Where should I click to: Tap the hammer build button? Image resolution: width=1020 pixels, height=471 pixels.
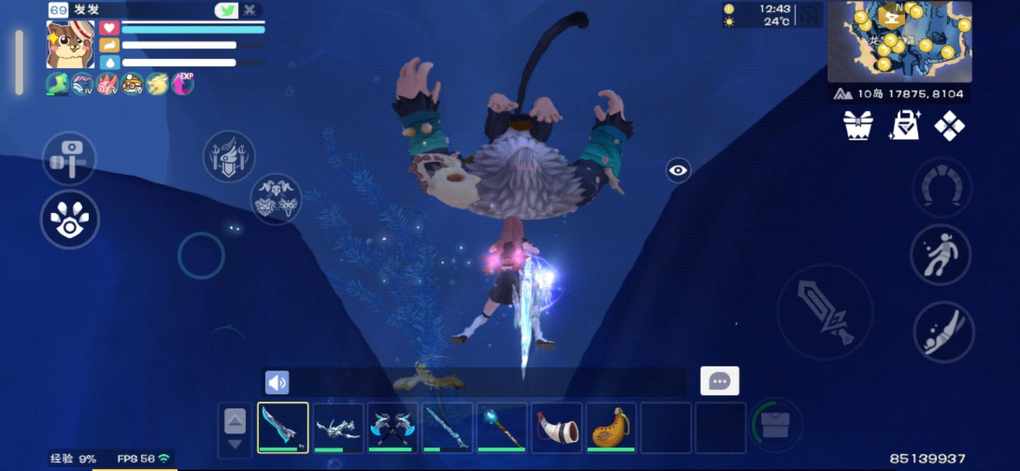tap(69, 157)
